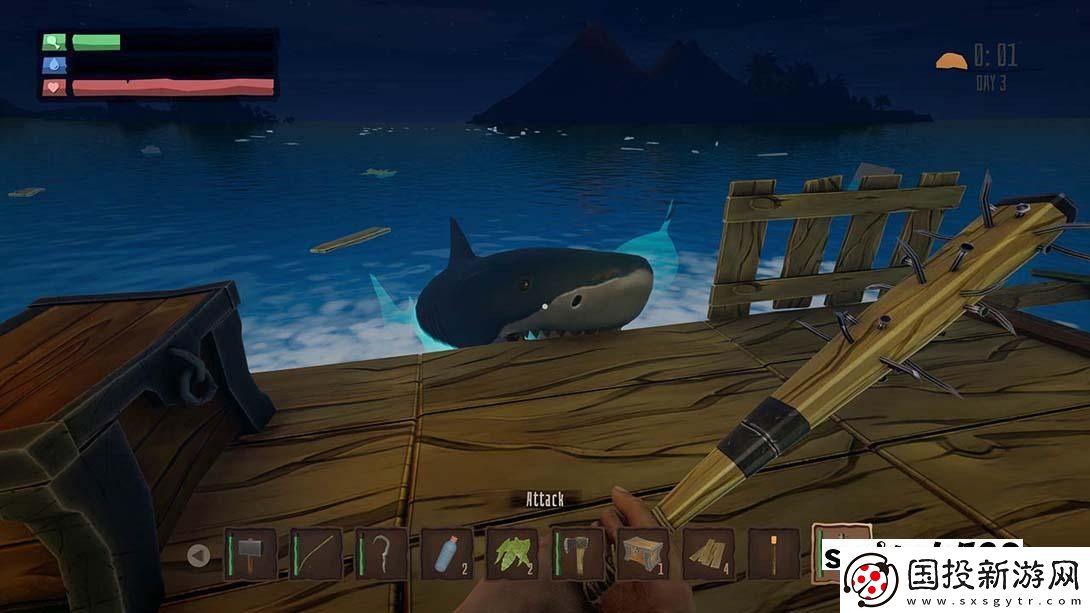Select the hammer hotbar slot
This screenshot has width=1090, height=613.
(250, 553)
